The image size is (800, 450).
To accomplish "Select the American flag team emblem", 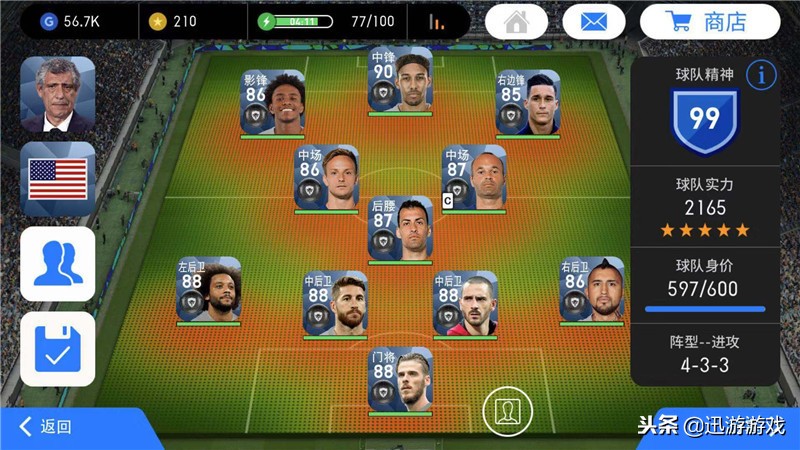I will [x=58, y=179].
